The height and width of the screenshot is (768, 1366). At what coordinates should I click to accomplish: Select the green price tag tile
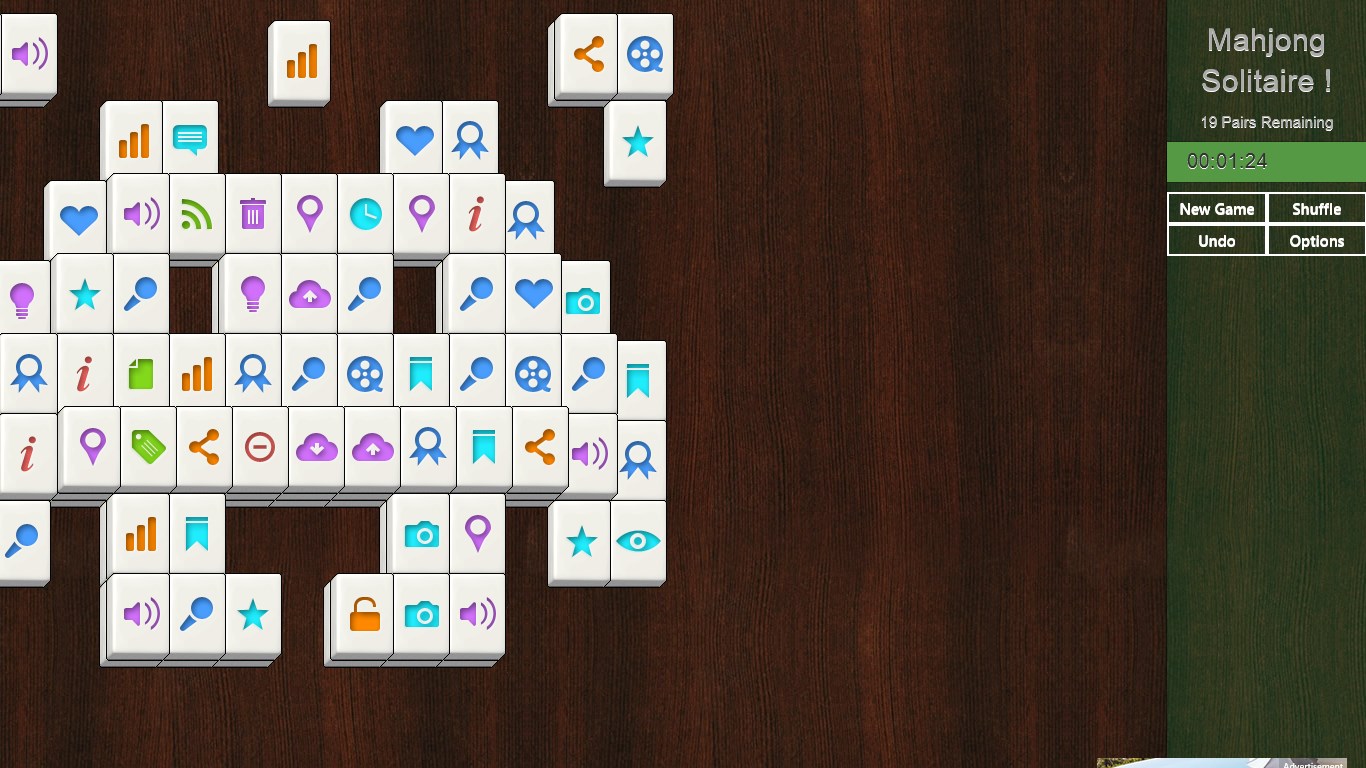147,449
